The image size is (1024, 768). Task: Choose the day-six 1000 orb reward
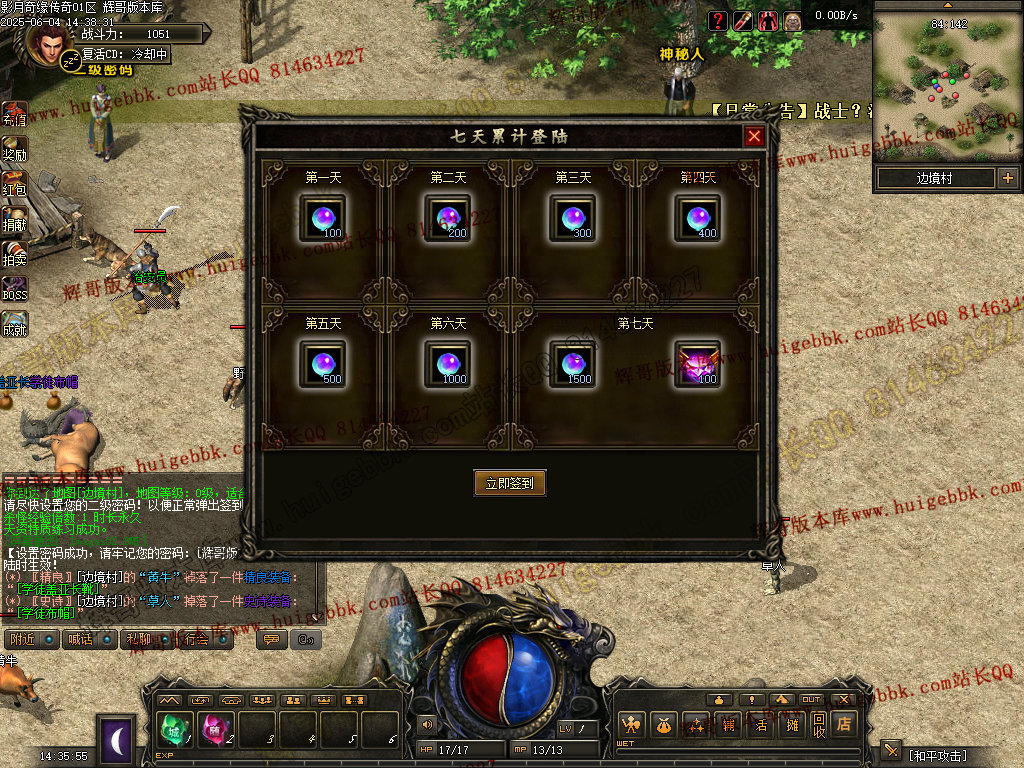click(448, 364)
